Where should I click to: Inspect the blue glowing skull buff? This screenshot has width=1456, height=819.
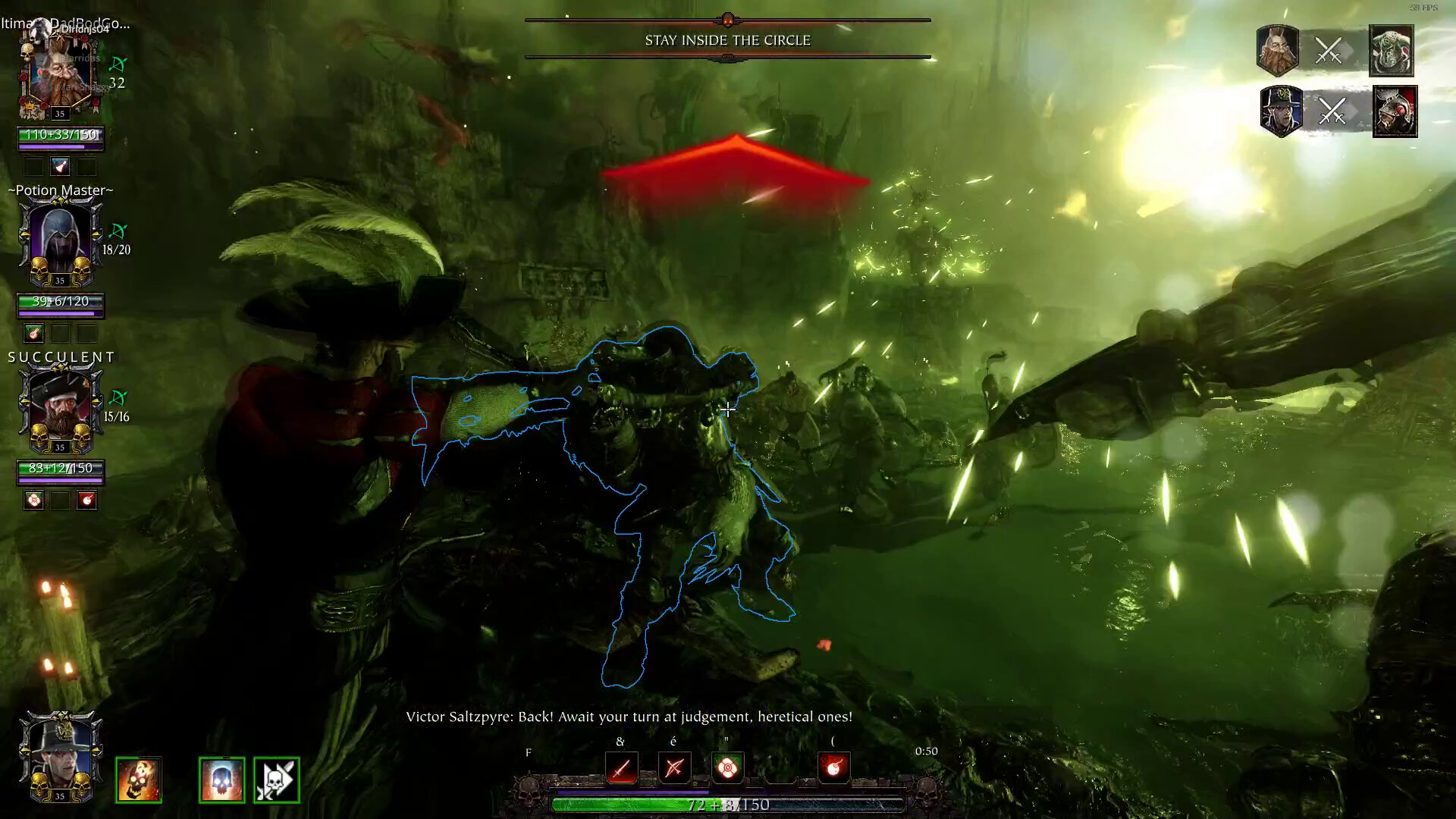(221, 780)
